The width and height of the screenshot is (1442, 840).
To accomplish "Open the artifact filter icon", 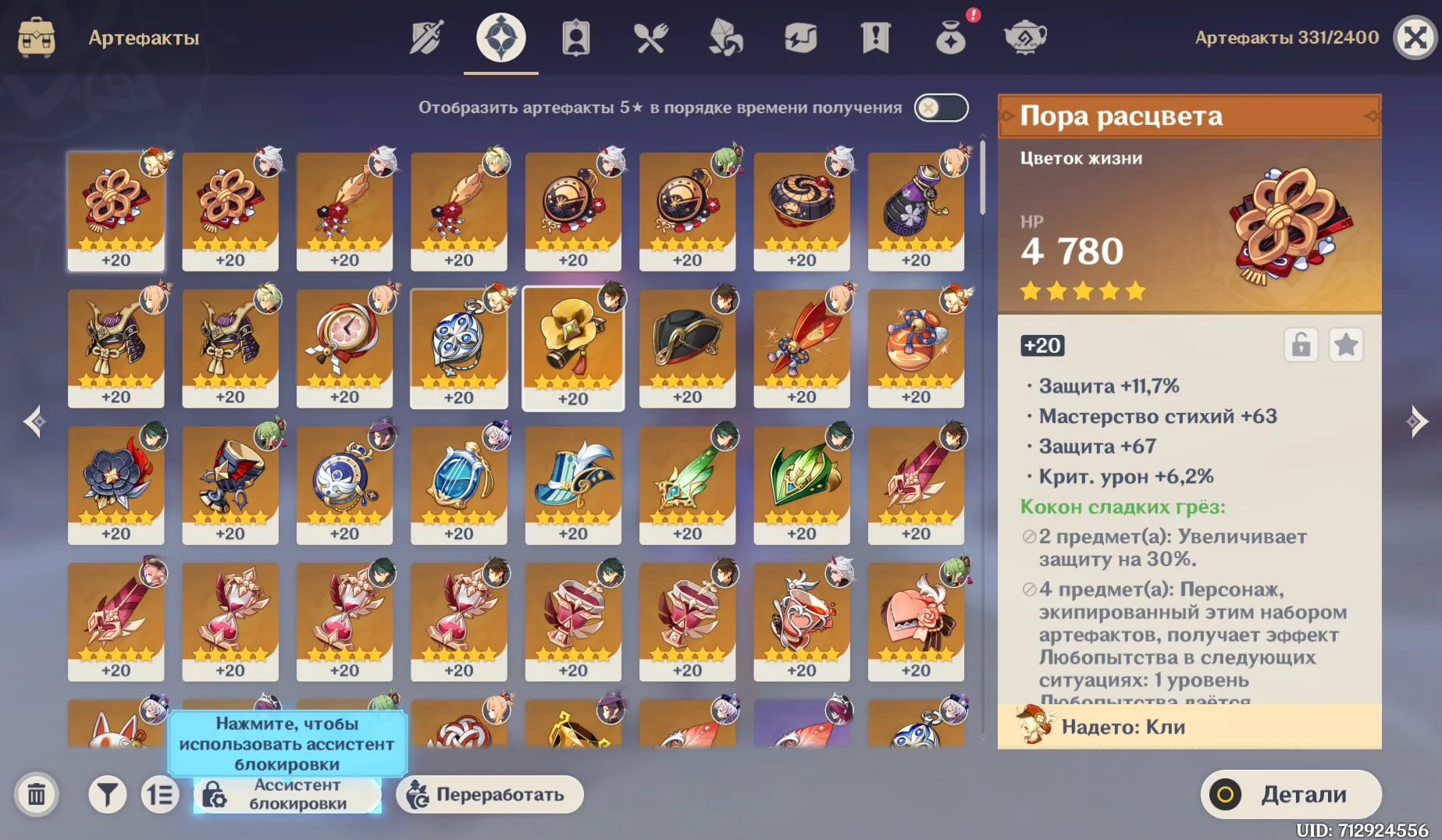I will tap(108, 794).
